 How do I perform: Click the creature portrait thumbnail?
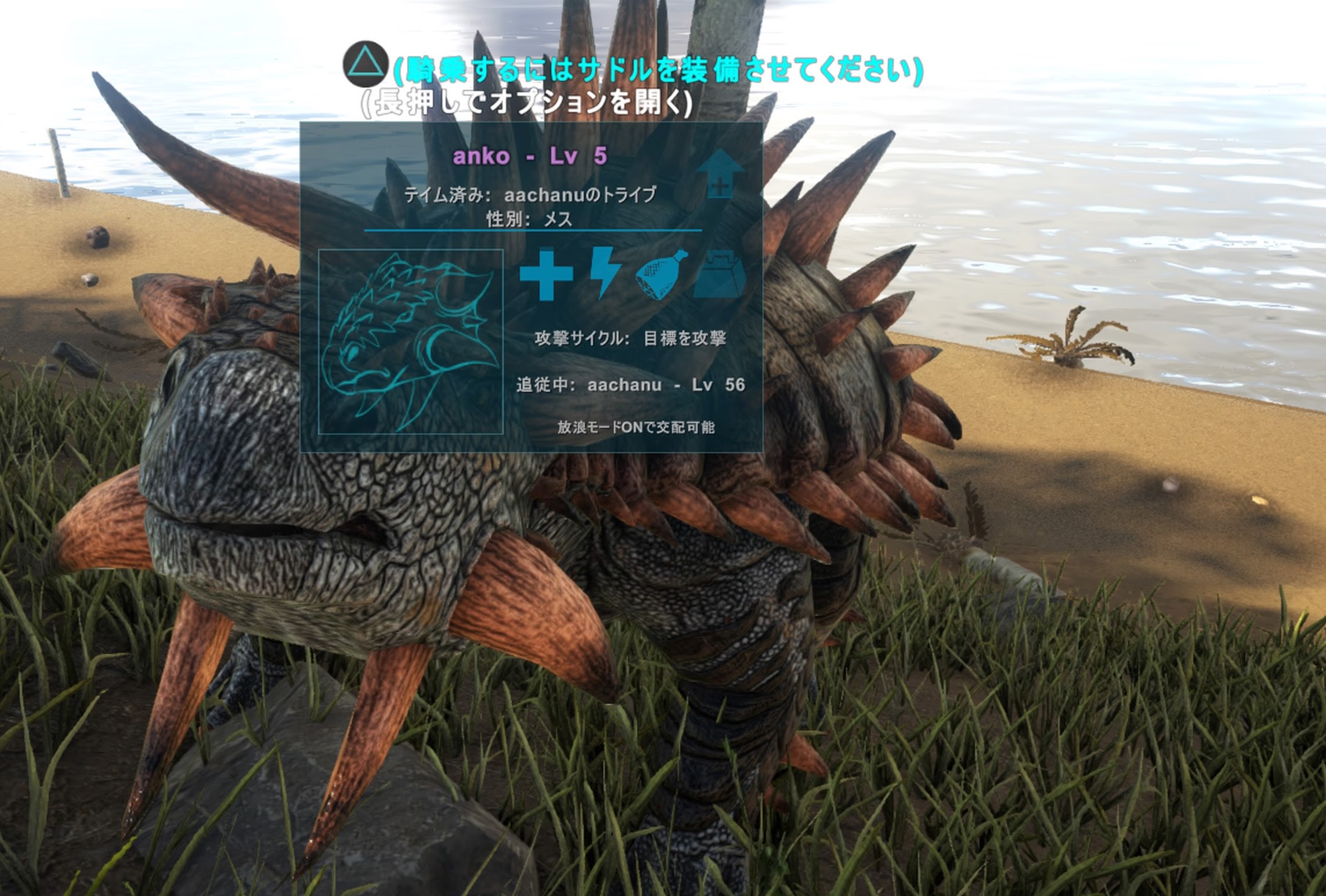411,341
